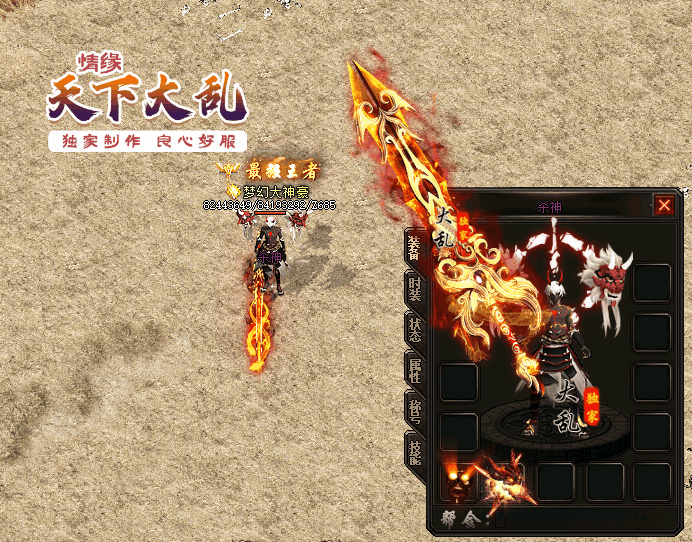This screenshot has width=692, height=542.
Task: Show the 状态 tab
Action: (x=415, y=328)
